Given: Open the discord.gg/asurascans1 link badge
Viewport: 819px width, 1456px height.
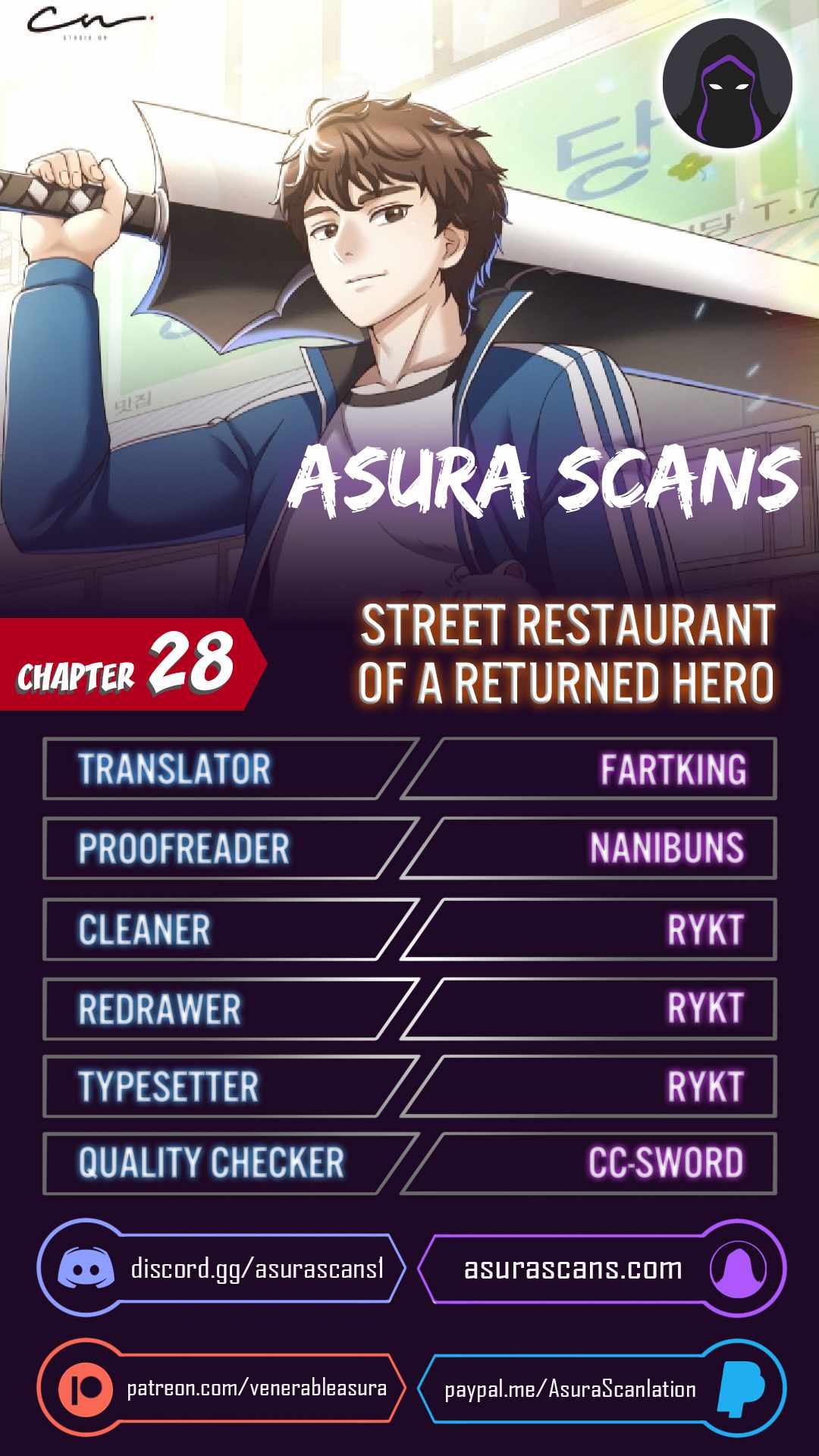Looking at the screenshot, I should coord(221,1269).
